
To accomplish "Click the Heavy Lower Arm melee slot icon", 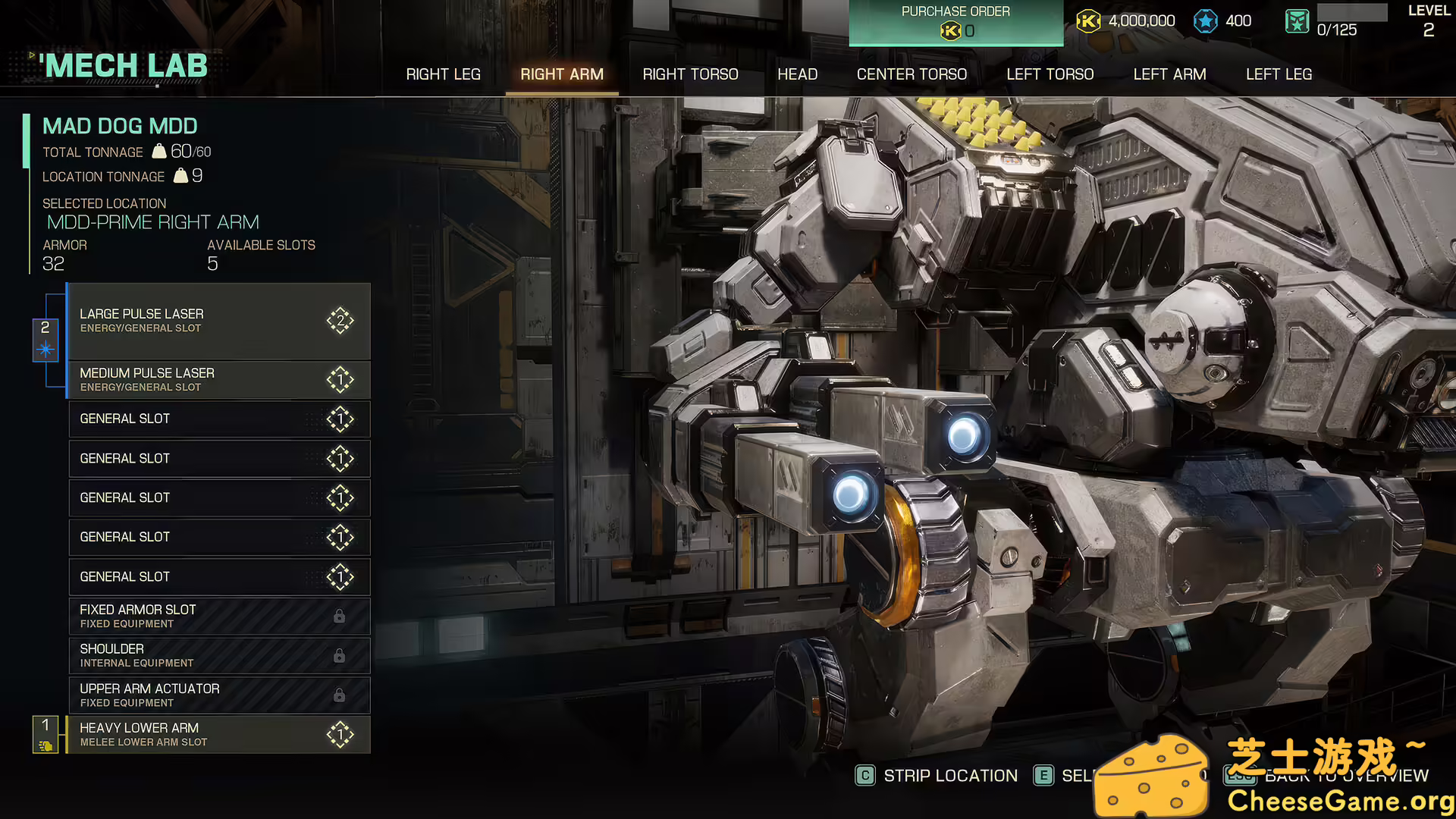I will (342, 734).
